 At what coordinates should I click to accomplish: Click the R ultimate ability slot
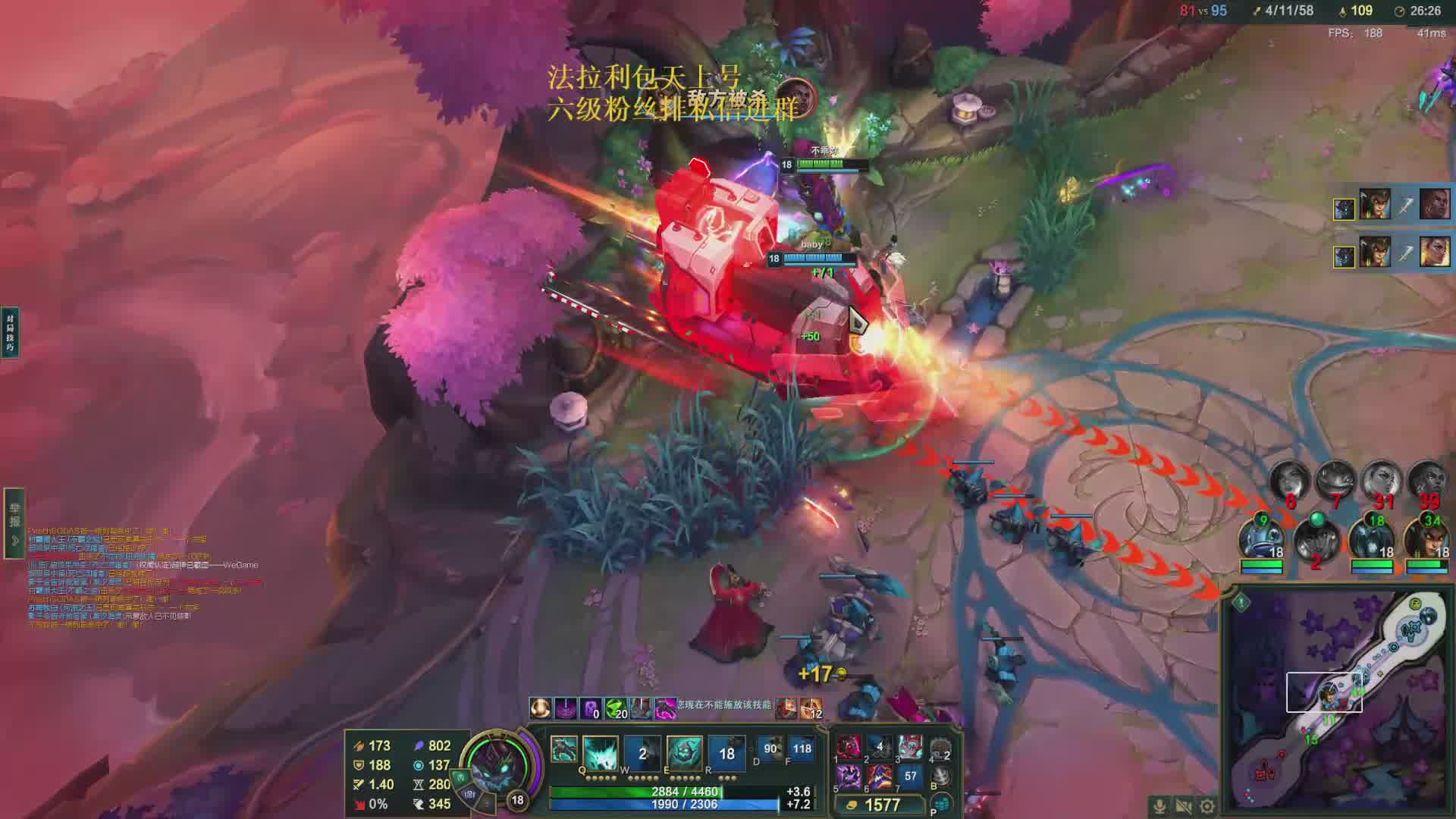tap(726, 752)
